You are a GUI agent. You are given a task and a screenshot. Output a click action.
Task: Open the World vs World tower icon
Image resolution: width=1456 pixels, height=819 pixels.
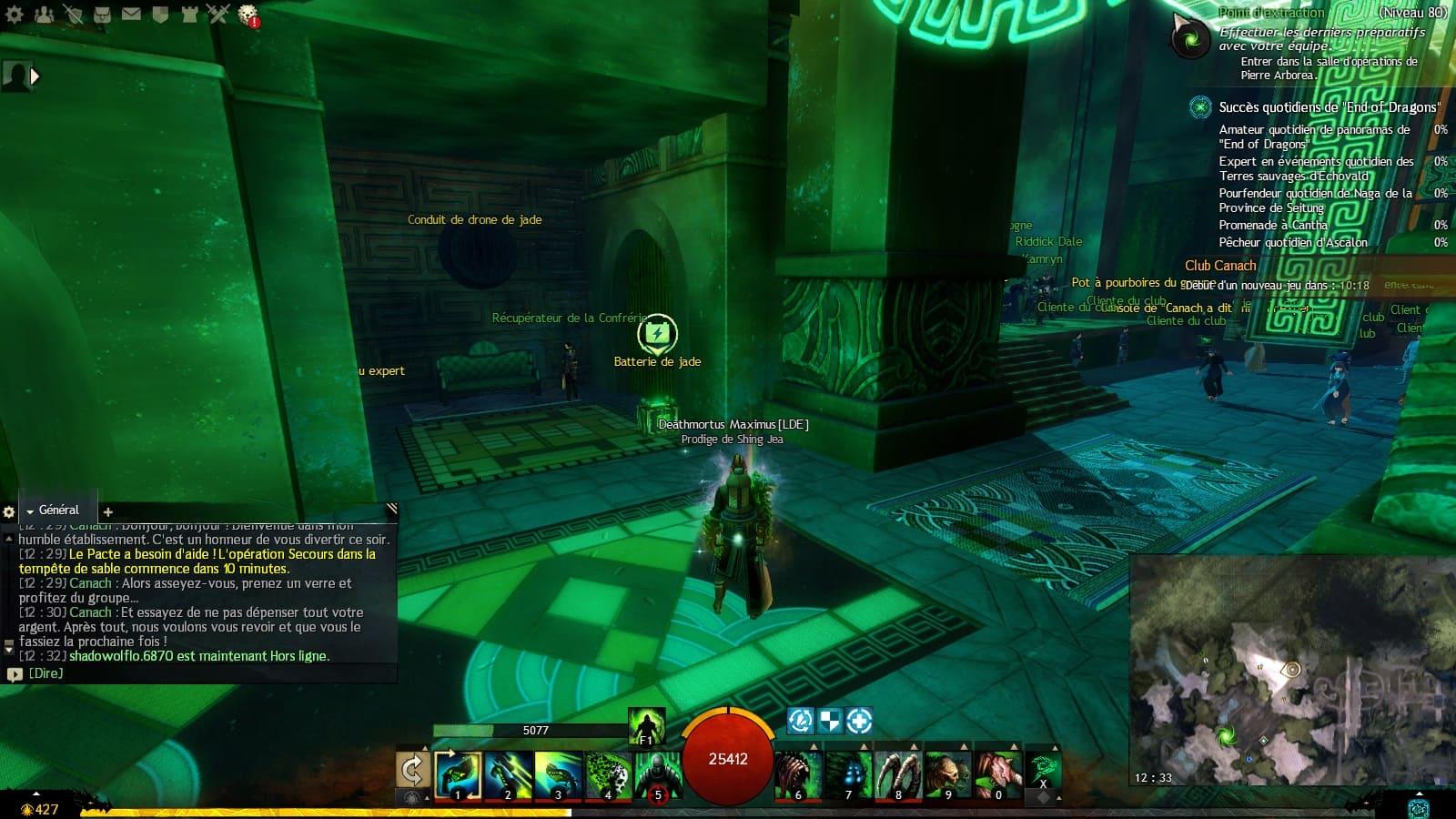(x=189, y=14)
